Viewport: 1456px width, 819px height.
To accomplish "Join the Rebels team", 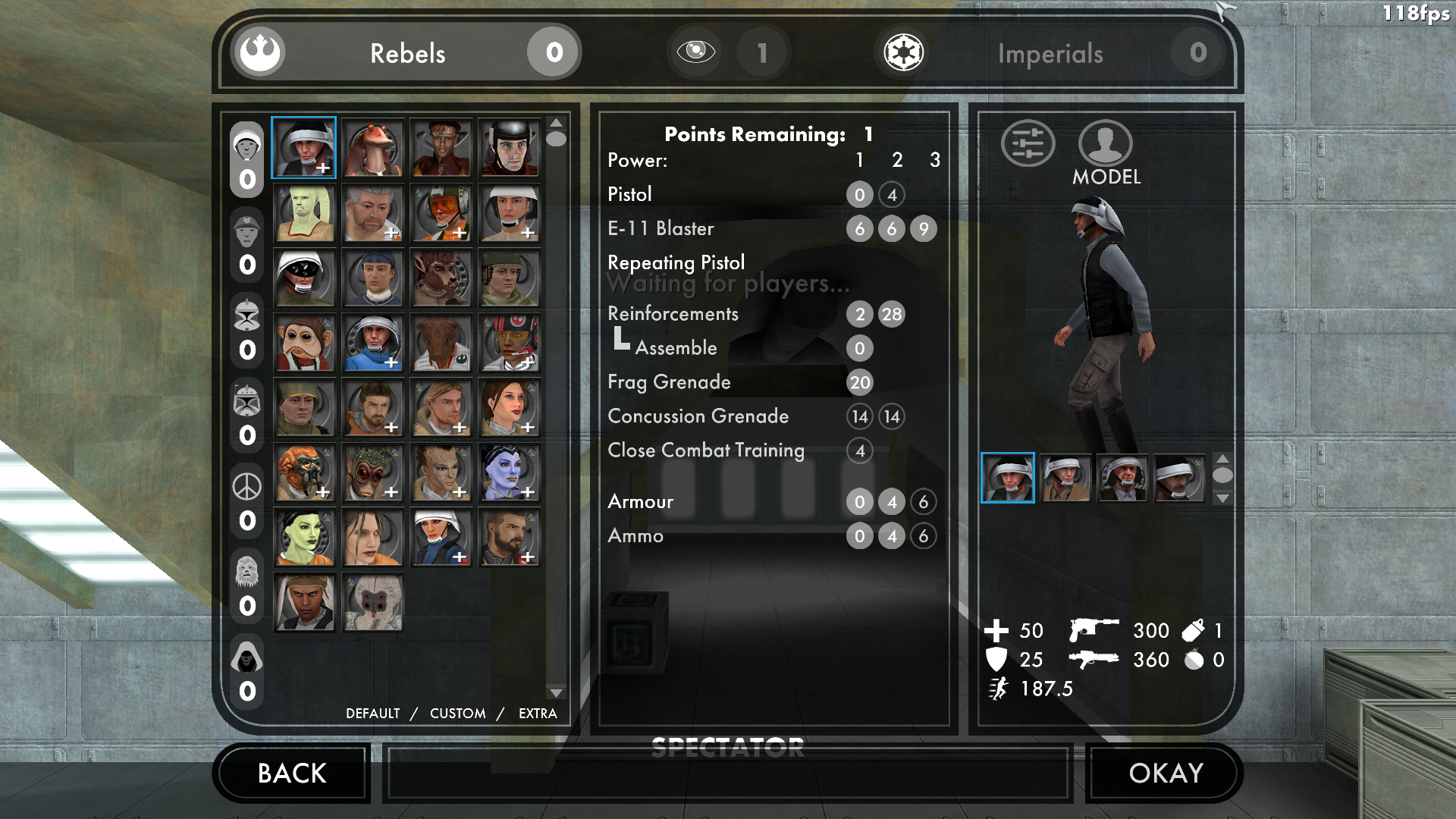I will (x=406, y=53).
